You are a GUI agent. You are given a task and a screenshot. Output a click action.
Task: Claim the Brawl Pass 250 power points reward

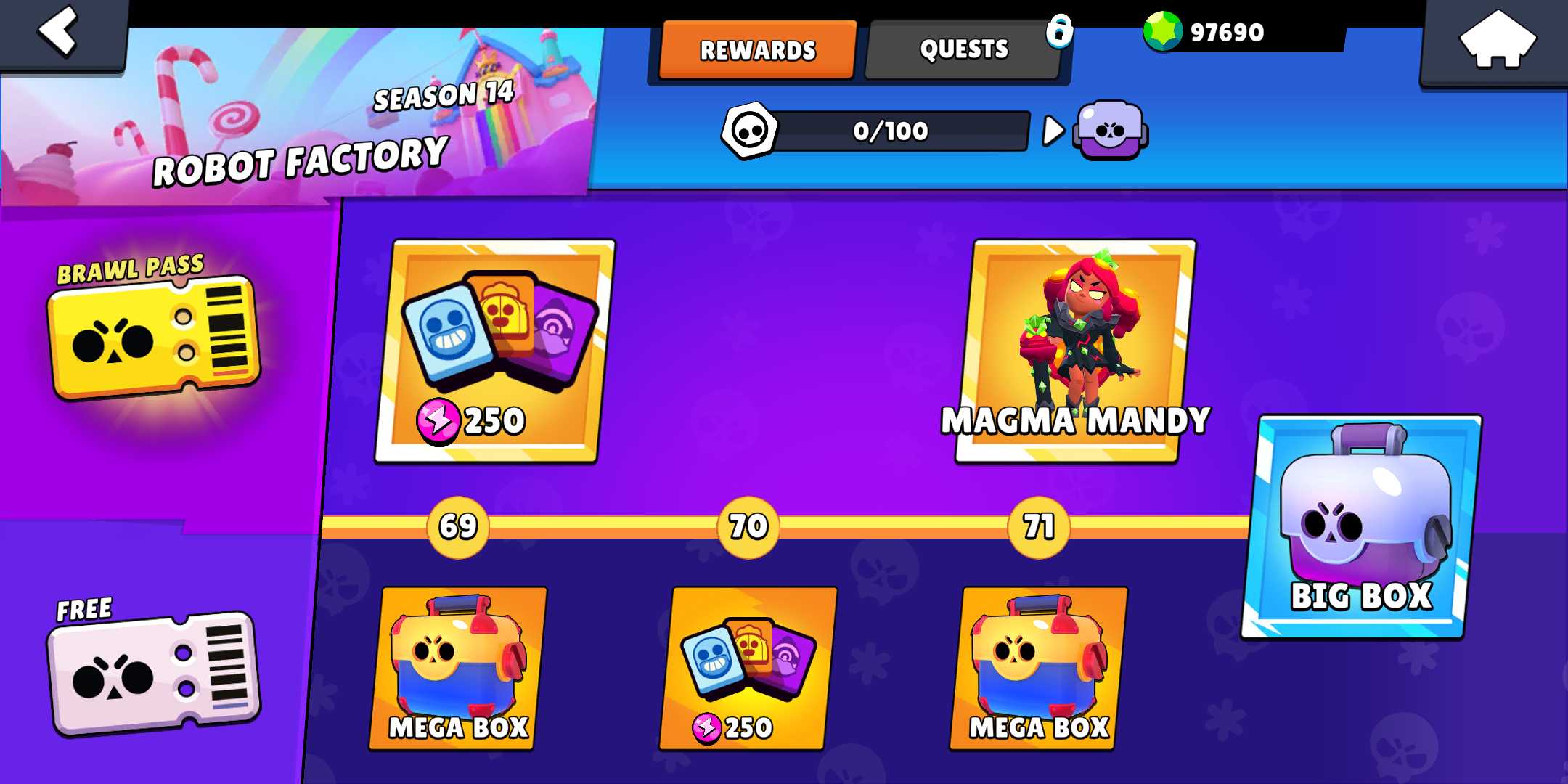tap(495, 351)
